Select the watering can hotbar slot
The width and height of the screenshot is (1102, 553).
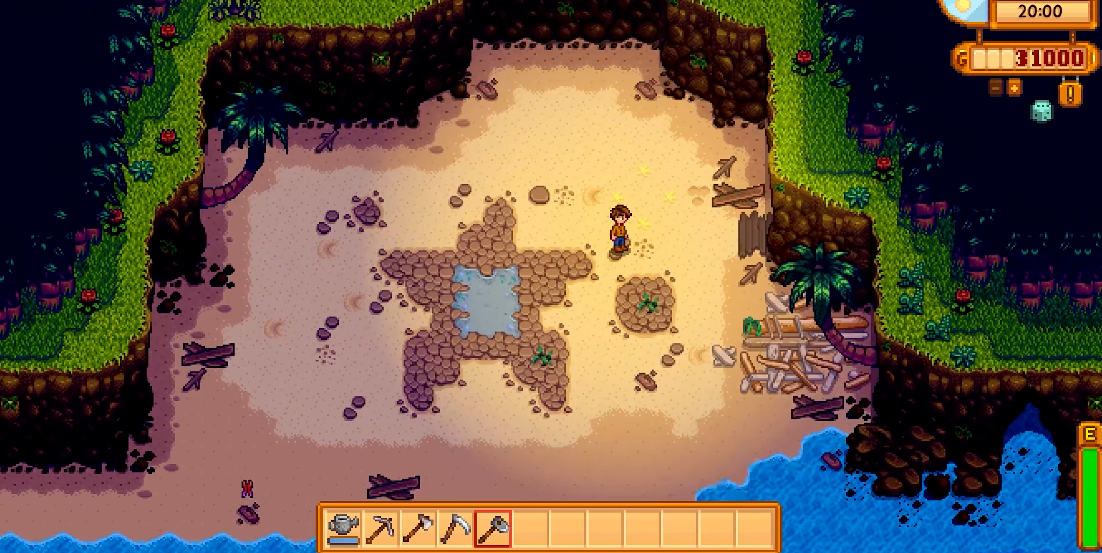pos(344,527)
